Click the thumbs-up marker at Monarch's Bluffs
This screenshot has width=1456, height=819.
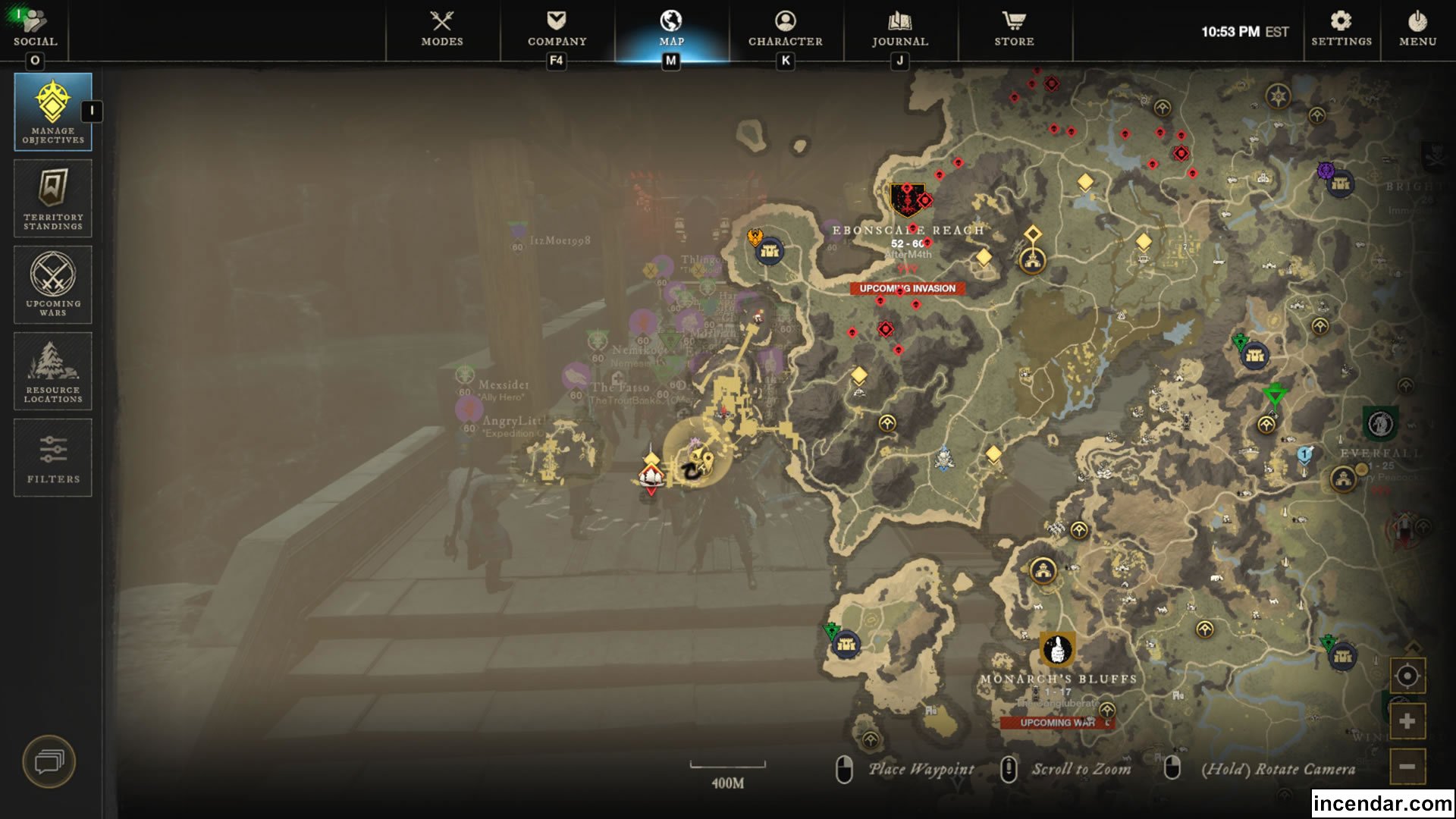[1056, 648]
